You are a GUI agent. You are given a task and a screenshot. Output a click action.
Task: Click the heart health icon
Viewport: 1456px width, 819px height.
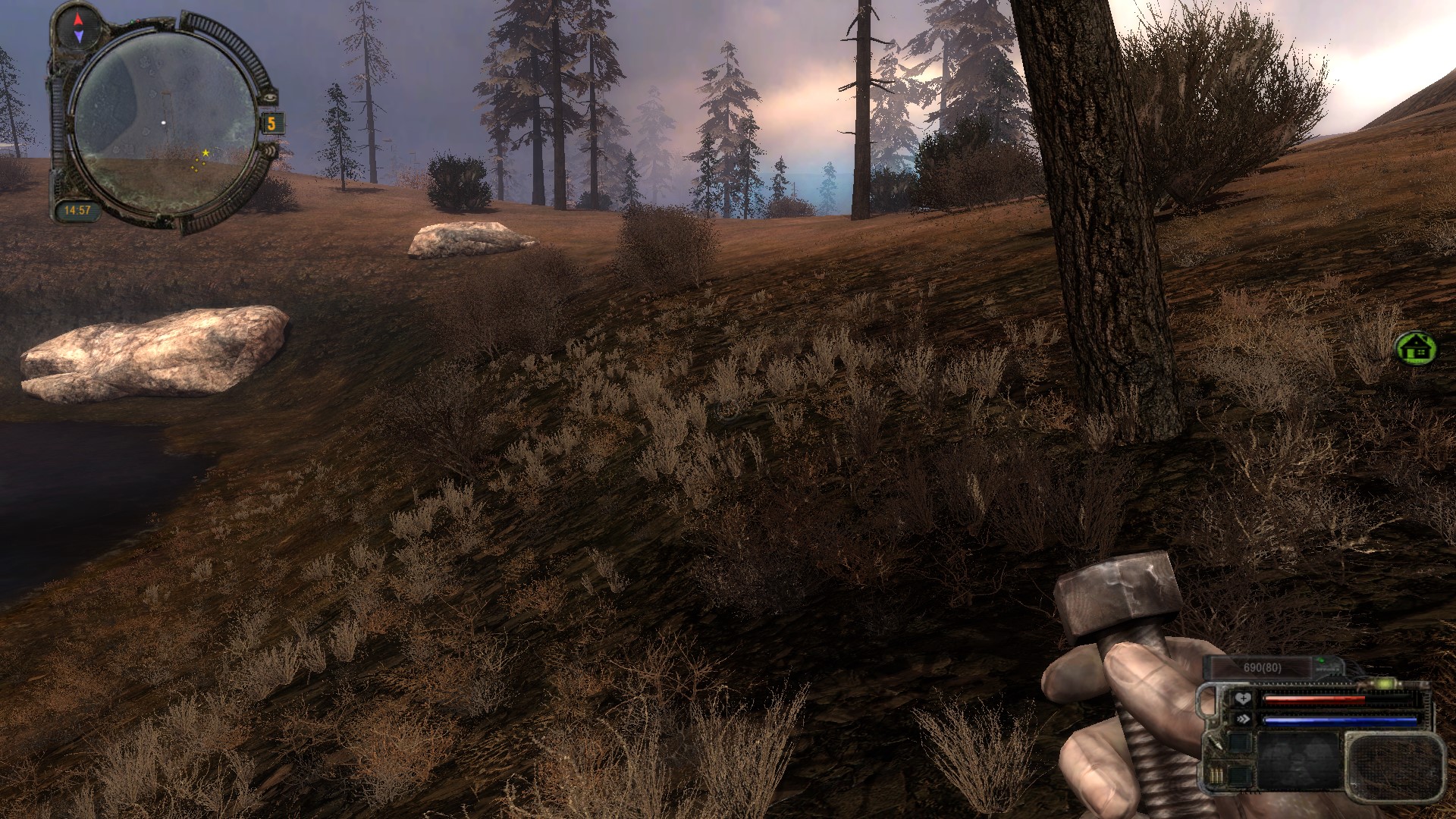[x=1241, y=698]
